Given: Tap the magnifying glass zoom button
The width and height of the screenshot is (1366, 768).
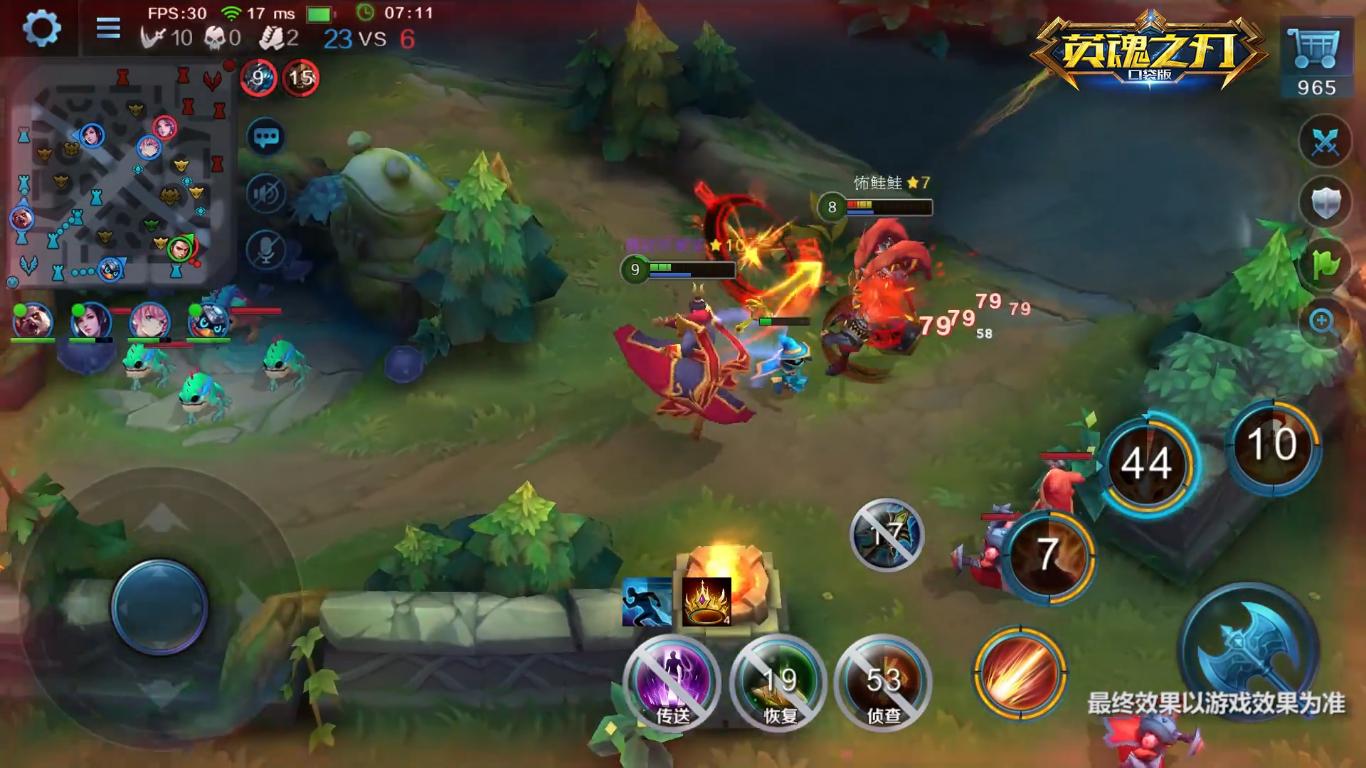Looking at the screenshot, I should click(1325, 322).
